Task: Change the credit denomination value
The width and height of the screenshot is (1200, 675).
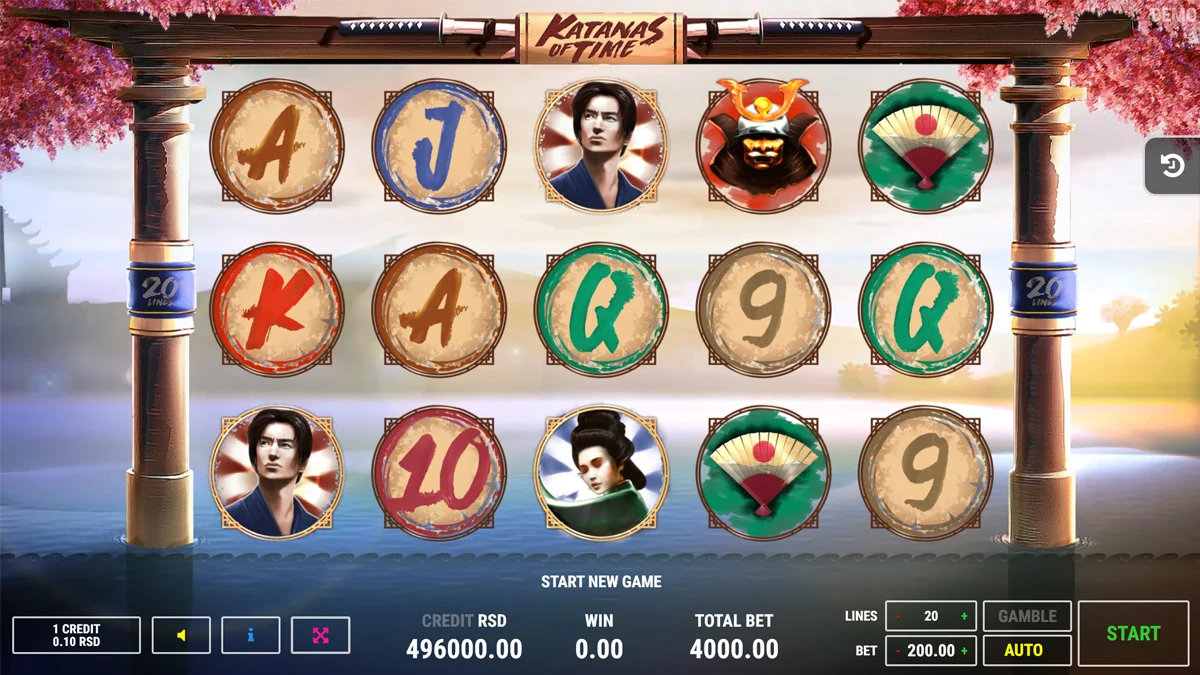Action: tap(76, 635)
